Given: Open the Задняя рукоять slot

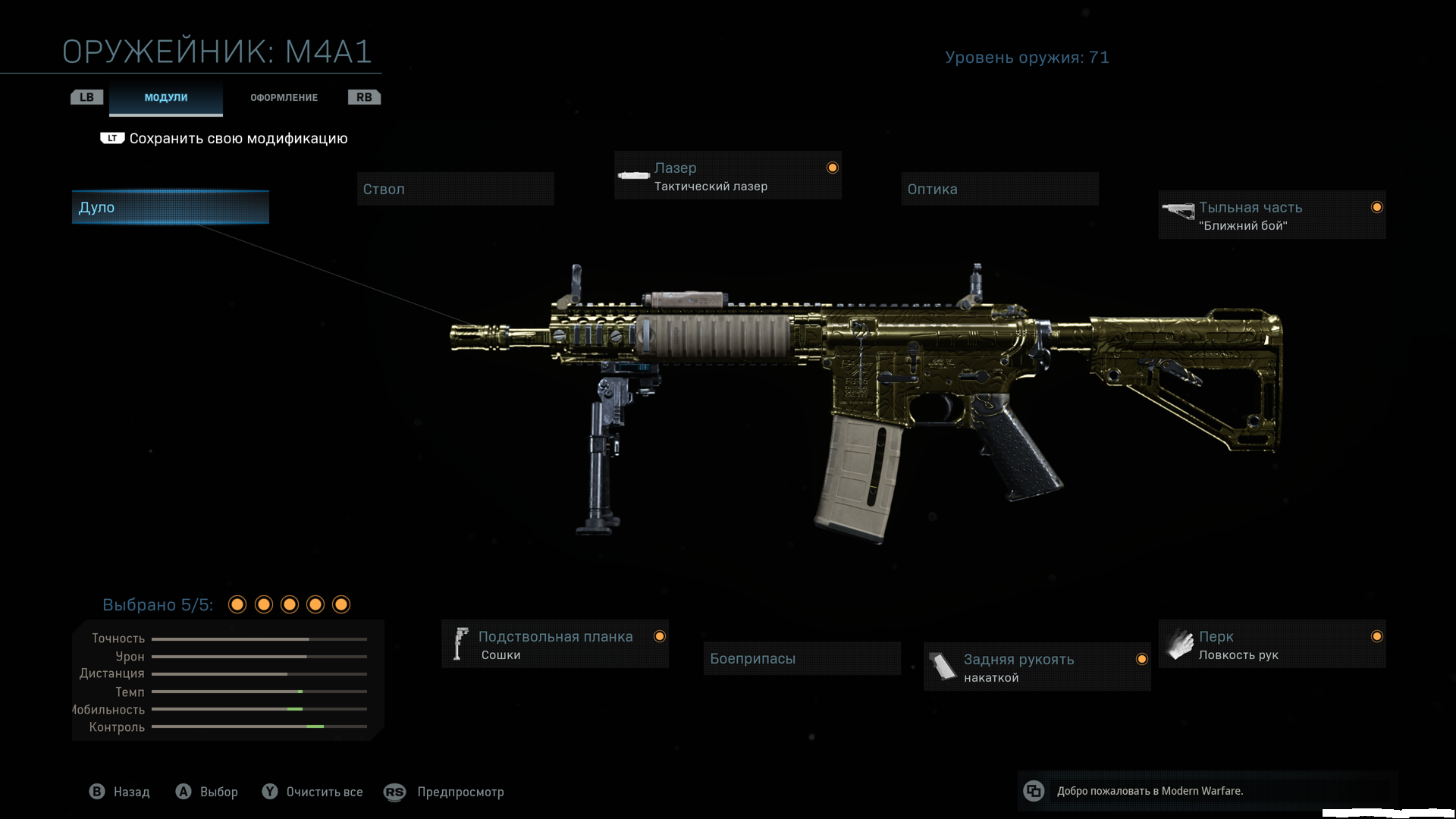Looking at the screenshot, I should click(1037, 667).
